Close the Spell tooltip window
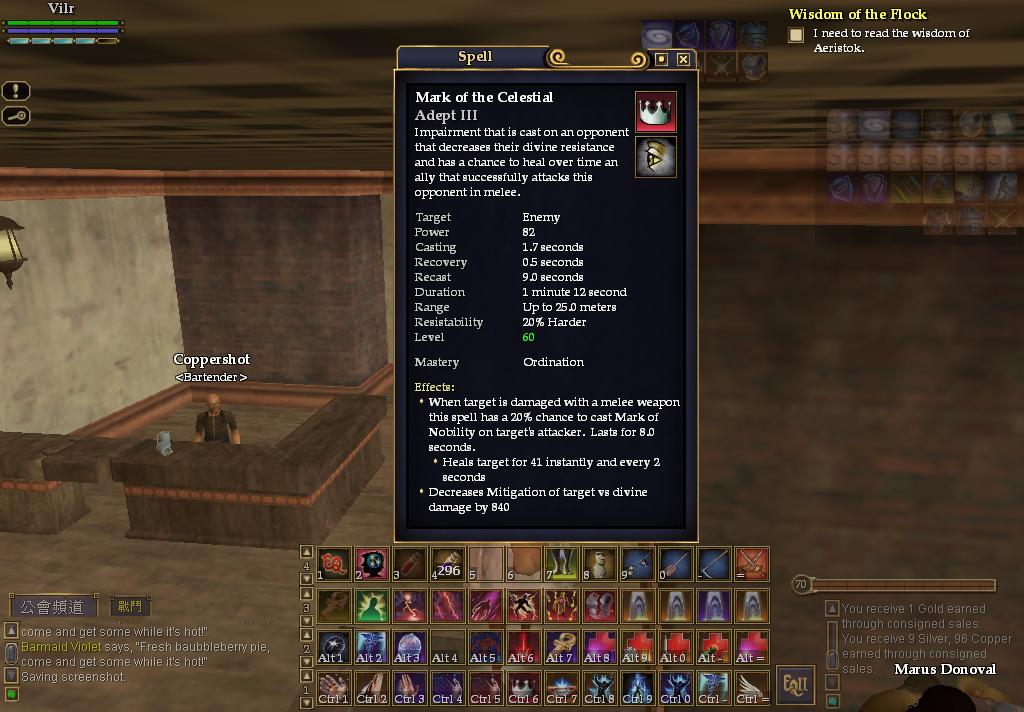The height and width of the screenshot is (712, 1024). tap(683, 60)
